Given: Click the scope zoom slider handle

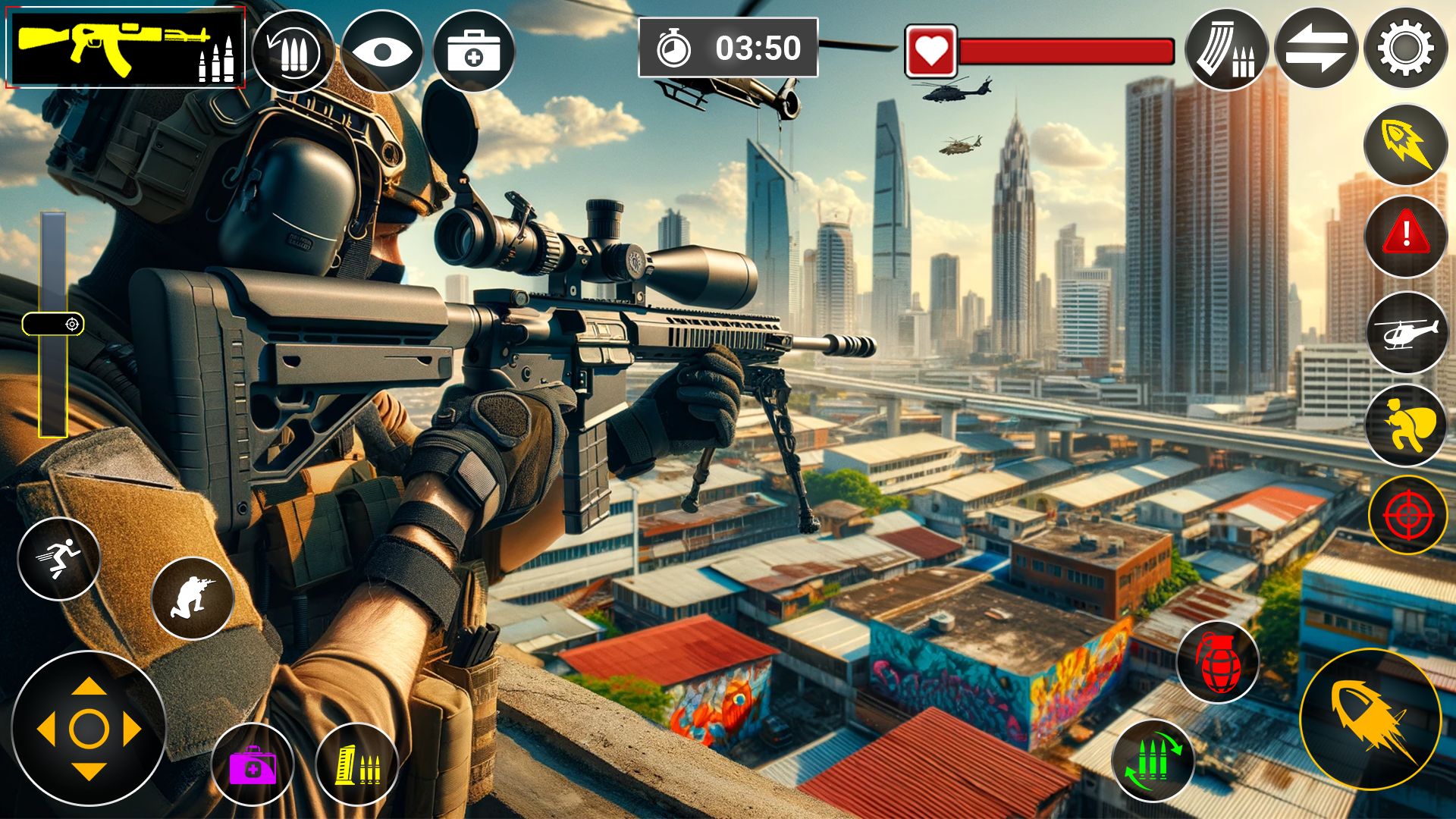Looking at the screenshot, I should (53, 325).
